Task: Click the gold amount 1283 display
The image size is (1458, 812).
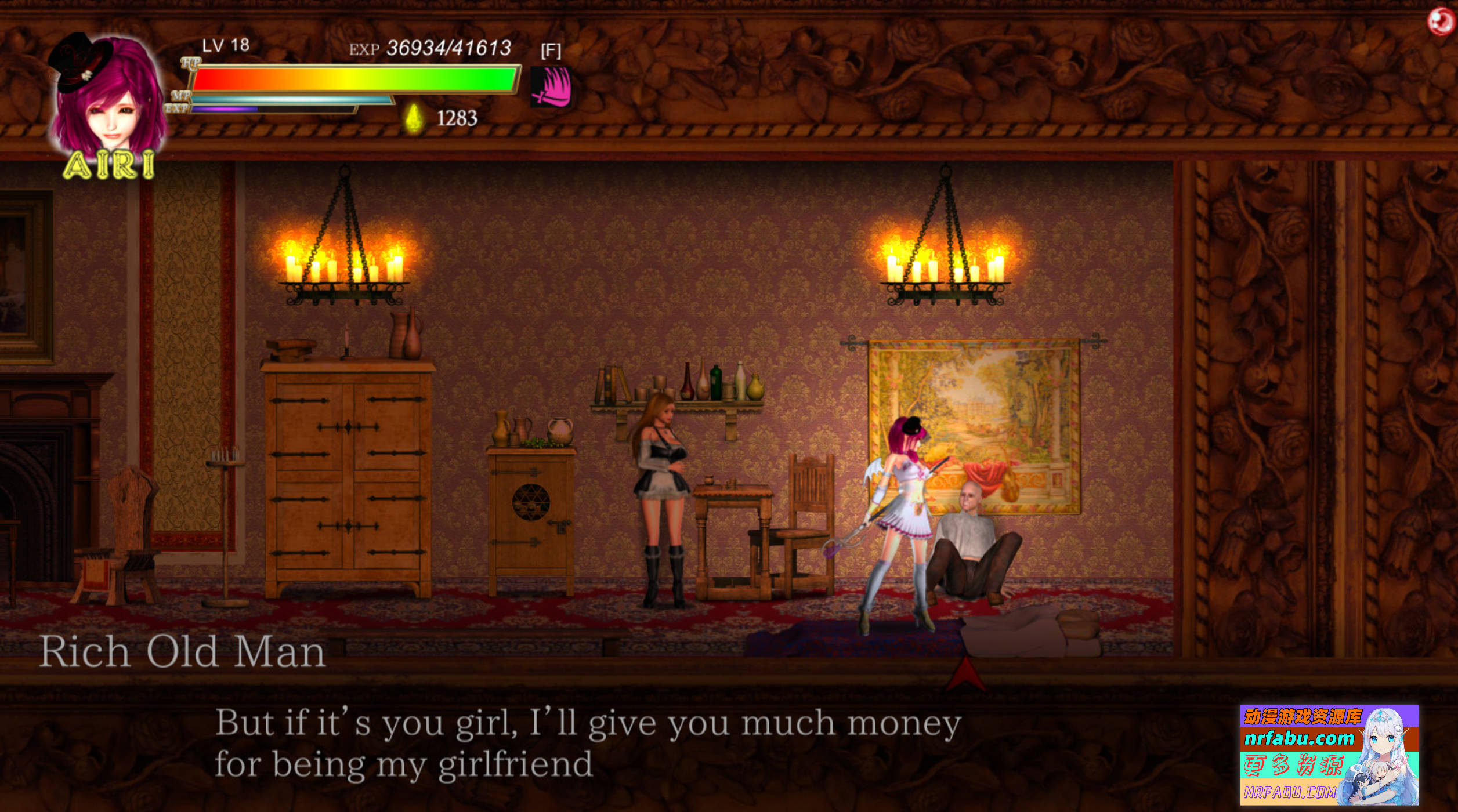Action: pyautogui.click(x=458, y=120)
